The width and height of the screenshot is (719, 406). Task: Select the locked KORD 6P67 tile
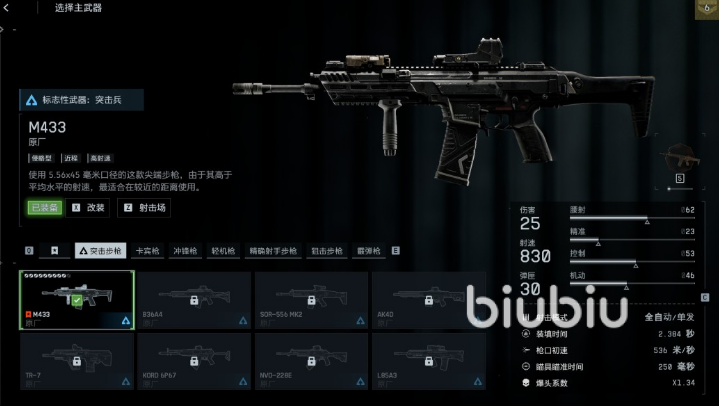tap(194, 360)
